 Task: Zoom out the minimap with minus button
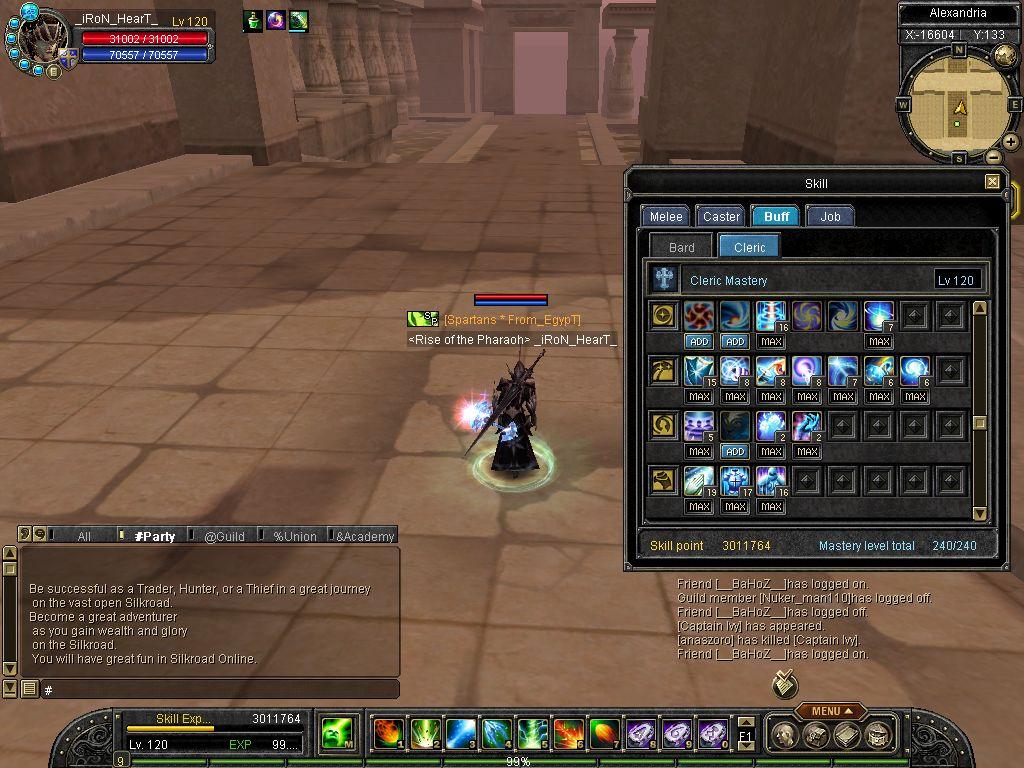pyautogui.click(x=993, y=156)
